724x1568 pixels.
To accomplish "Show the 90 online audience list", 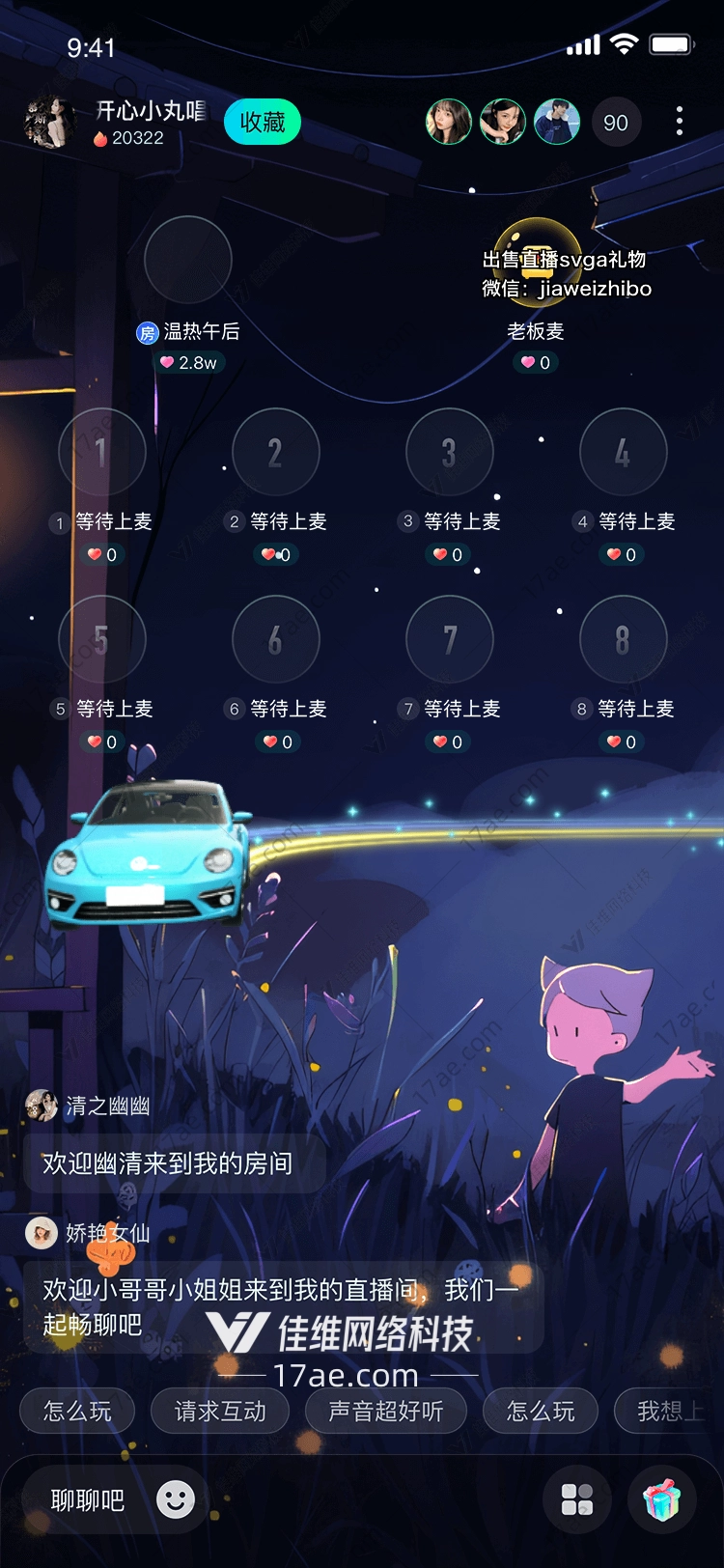I will pos(616,123).
